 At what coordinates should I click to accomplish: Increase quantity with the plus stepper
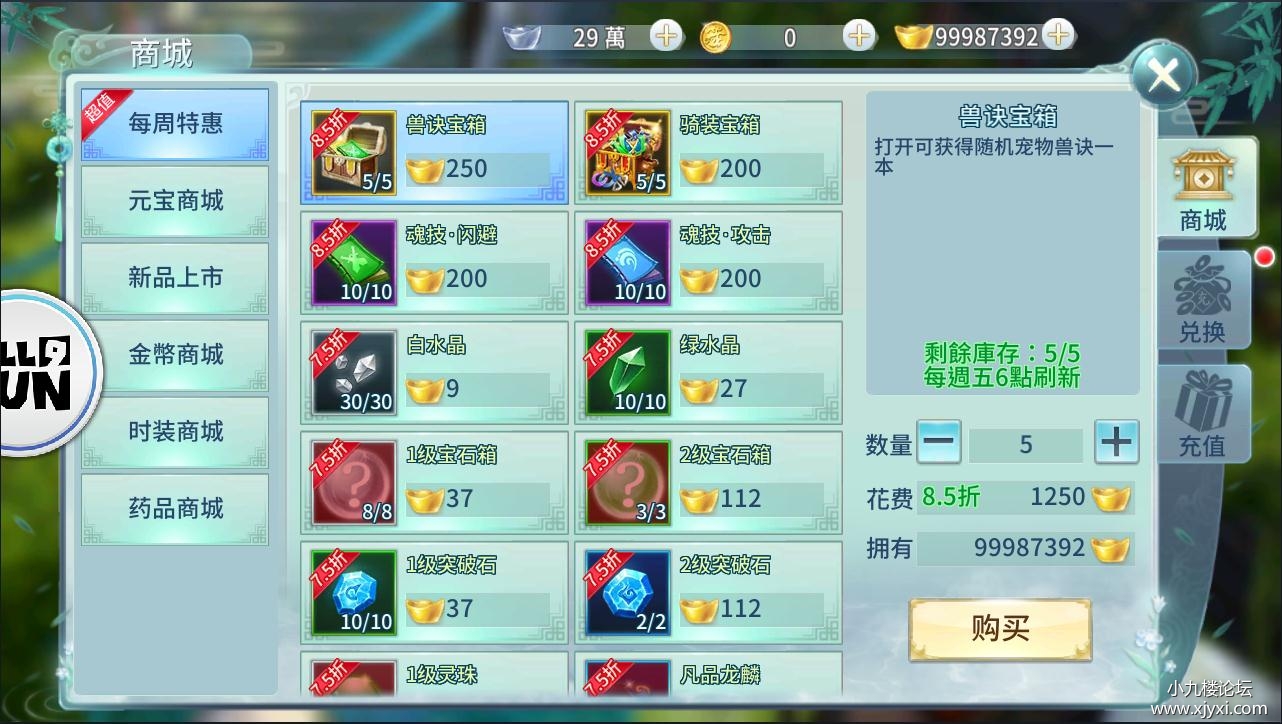1116,443
